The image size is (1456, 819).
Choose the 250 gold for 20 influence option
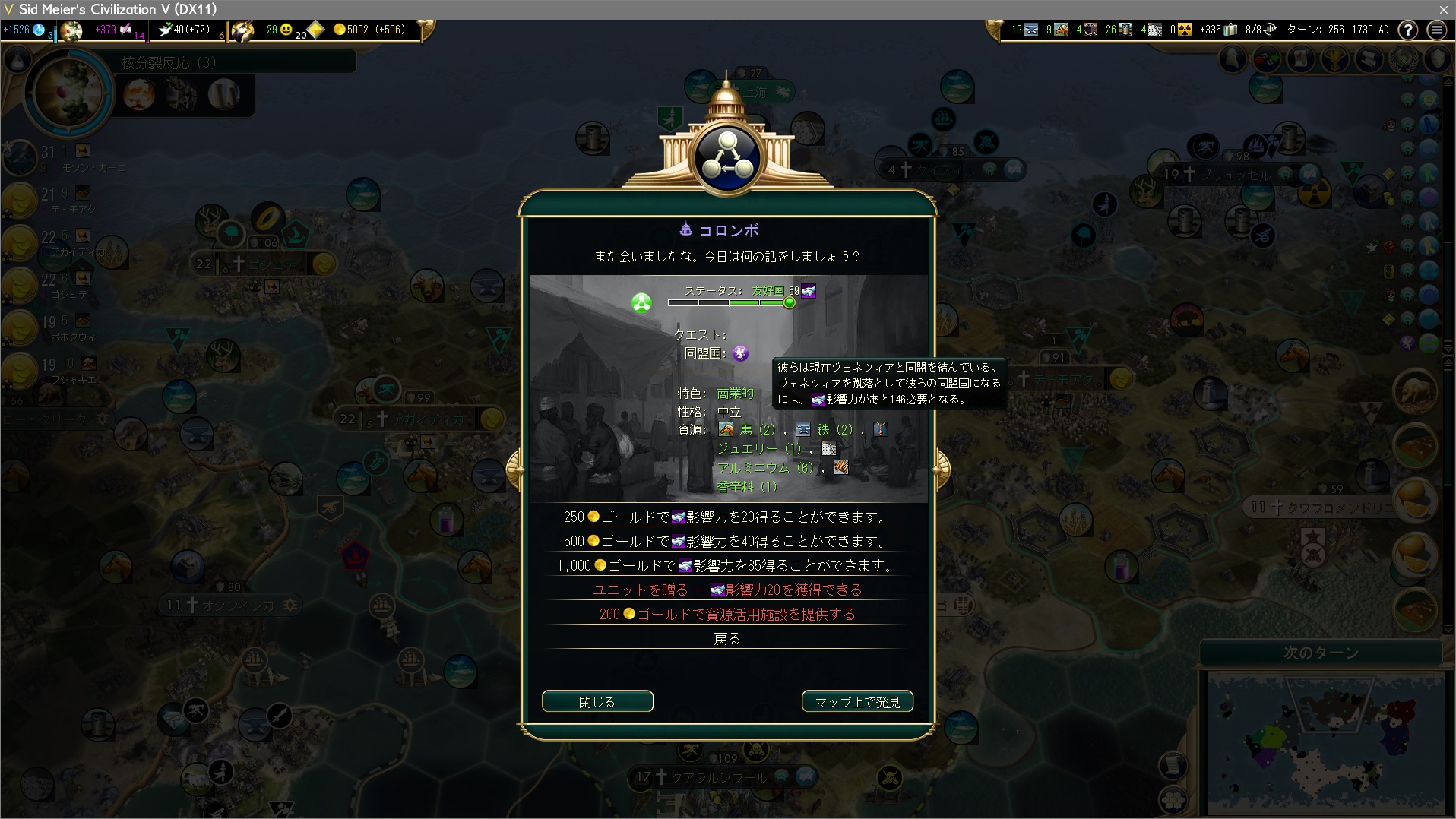pos(726,517)
